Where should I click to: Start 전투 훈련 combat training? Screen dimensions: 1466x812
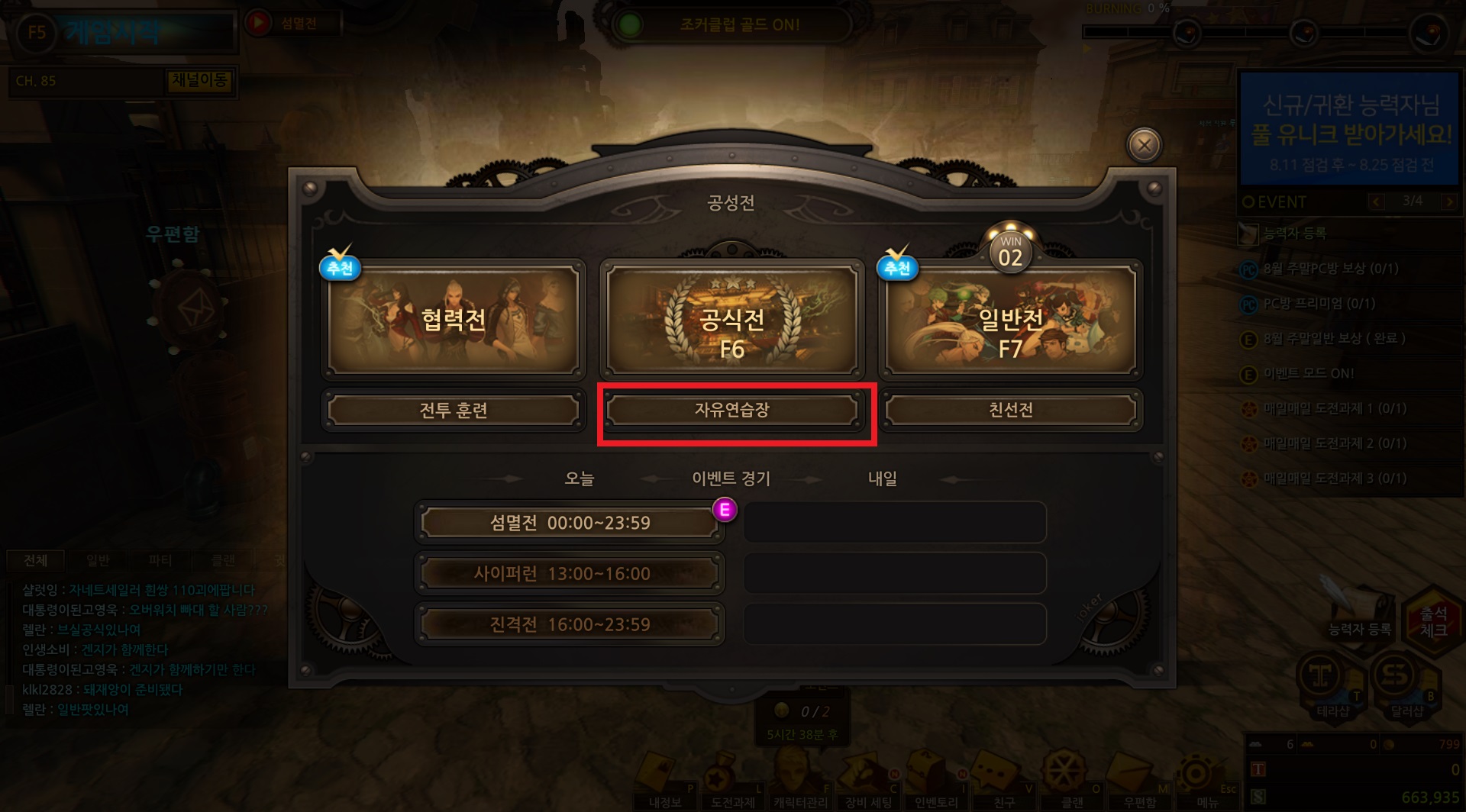454,411
